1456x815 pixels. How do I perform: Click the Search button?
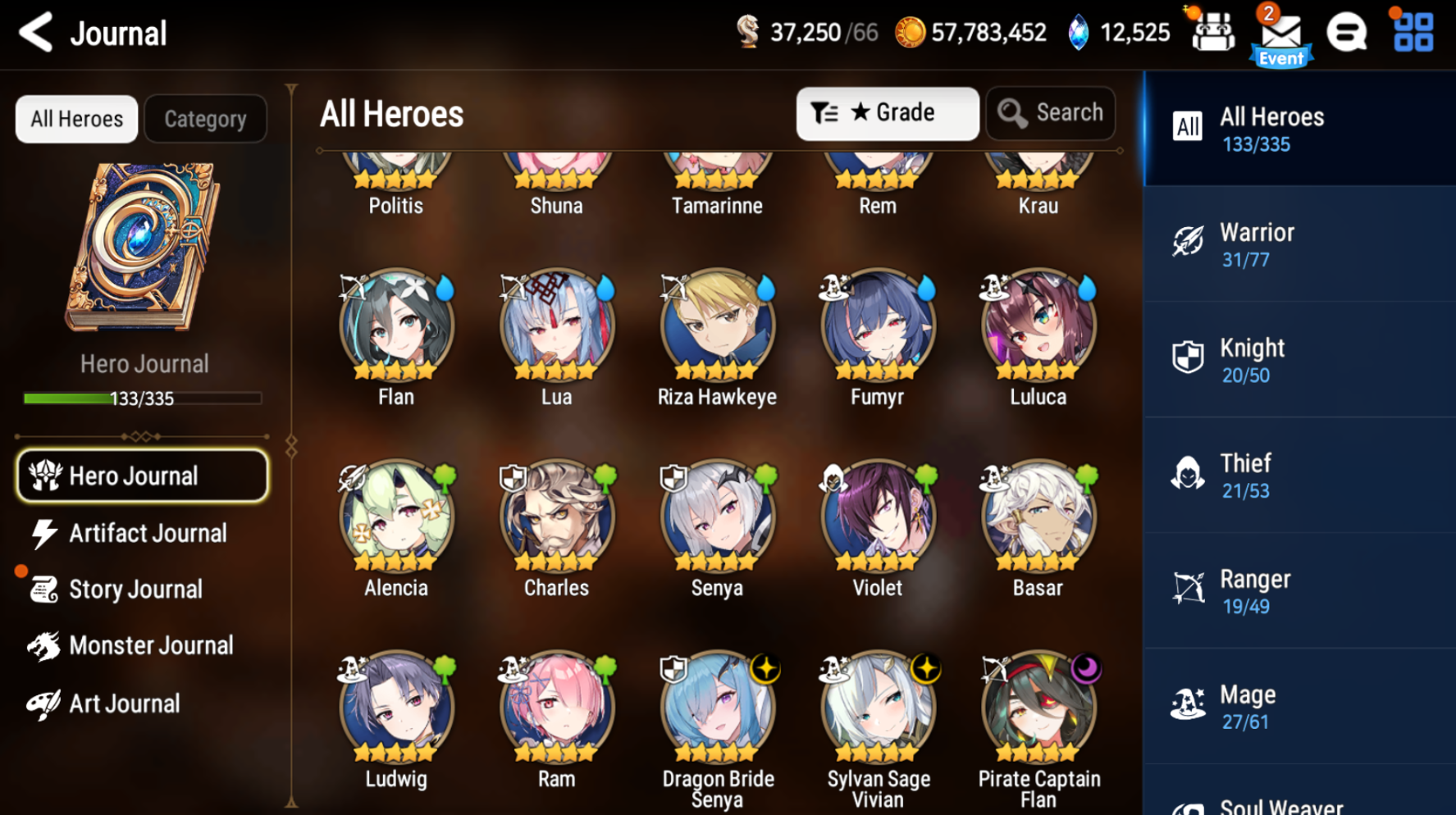pyautogui.click(x=1051, y=113)
